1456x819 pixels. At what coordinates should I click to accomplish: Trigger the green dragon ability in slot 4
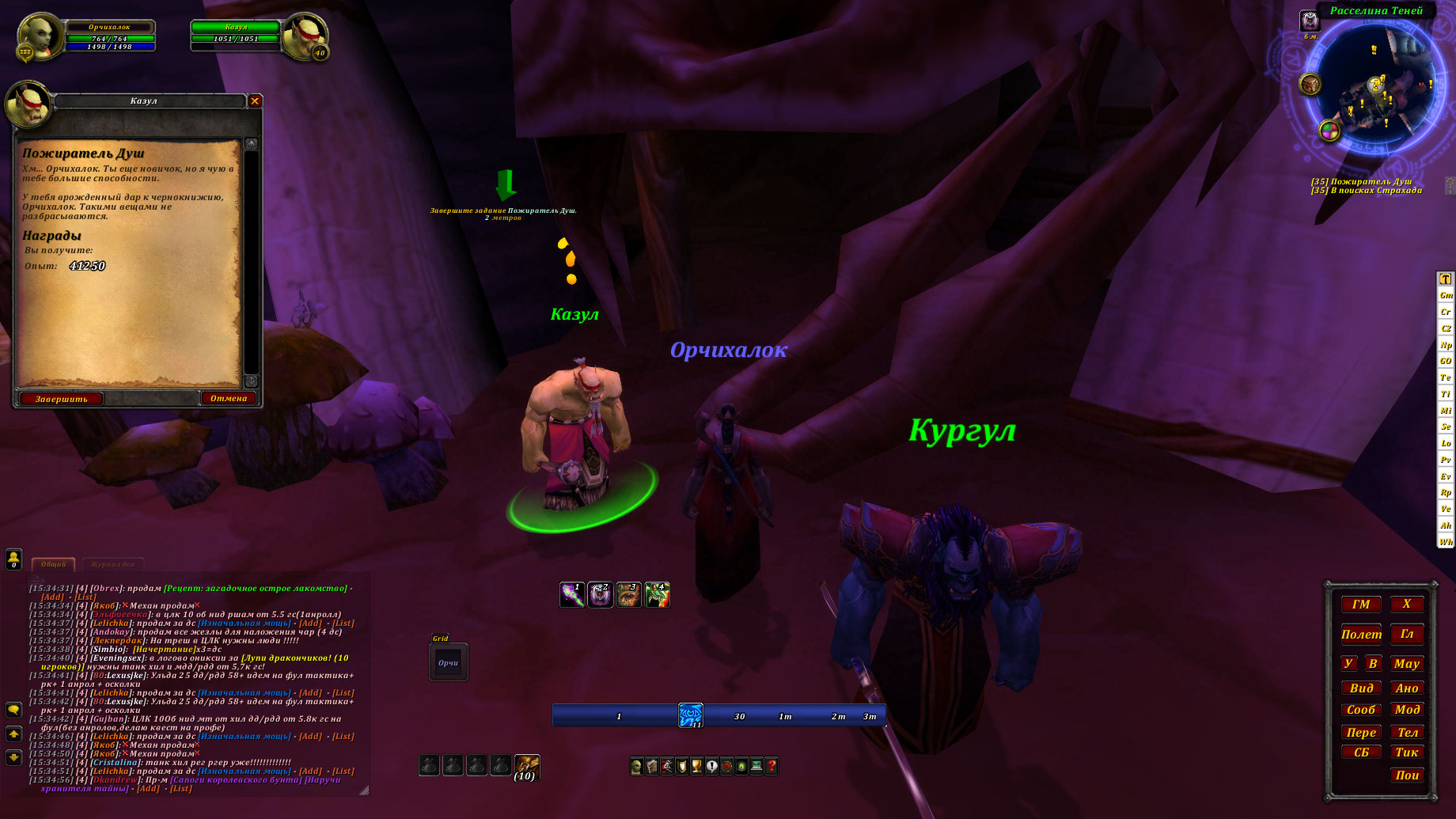[657, 594]
